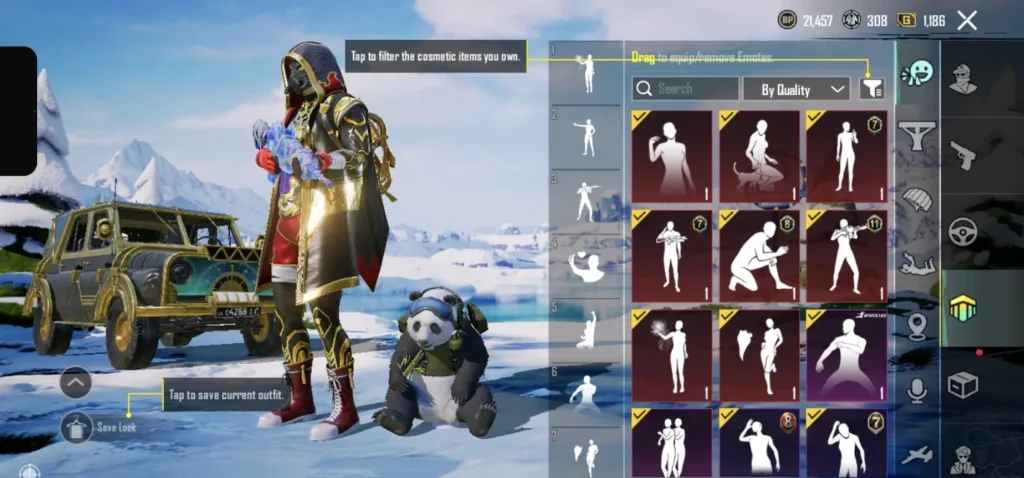Open the By Quality sort dropdown

click(x=796, y=89)
